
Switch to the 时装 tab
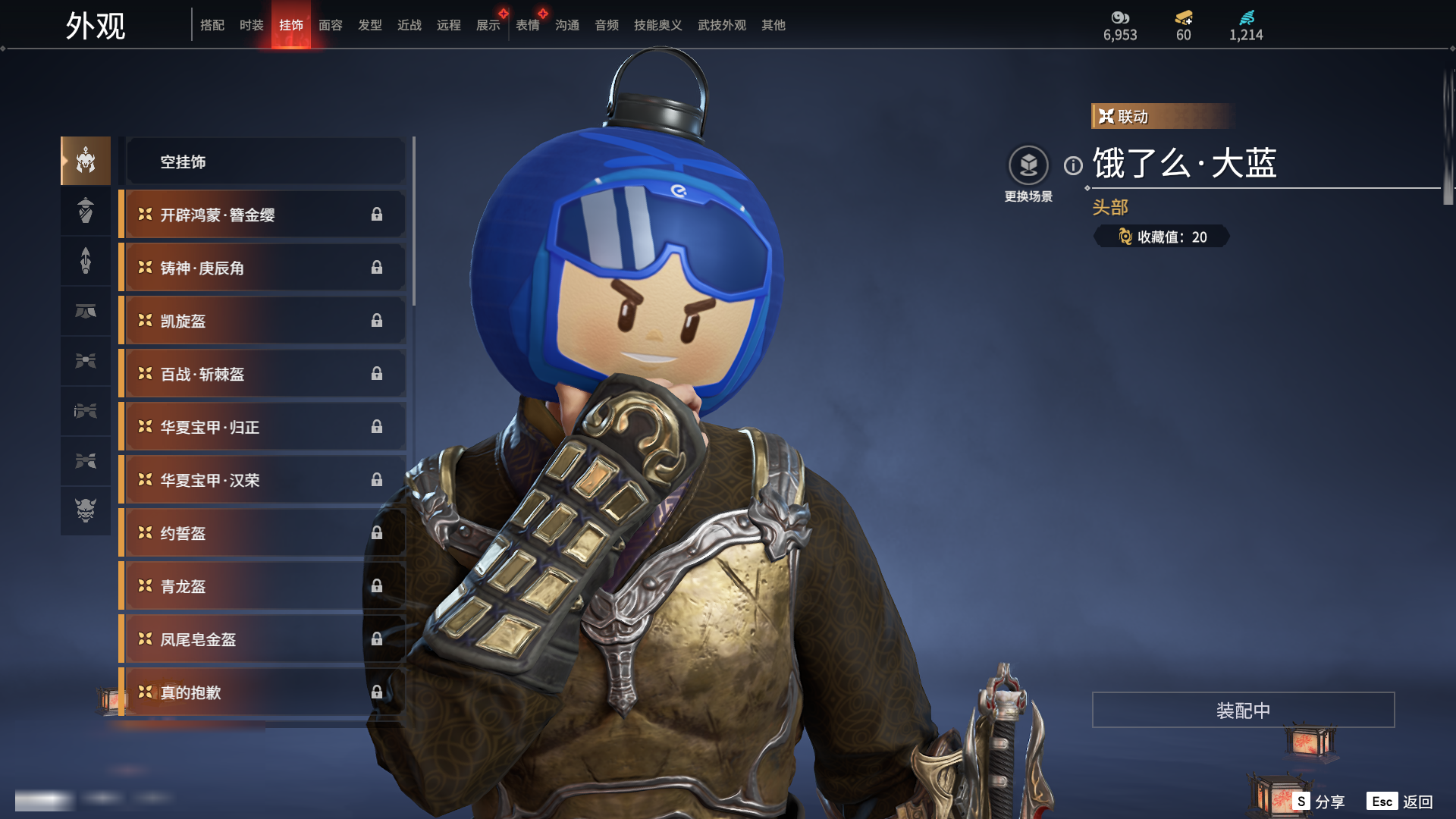click(x=251, y=25)
